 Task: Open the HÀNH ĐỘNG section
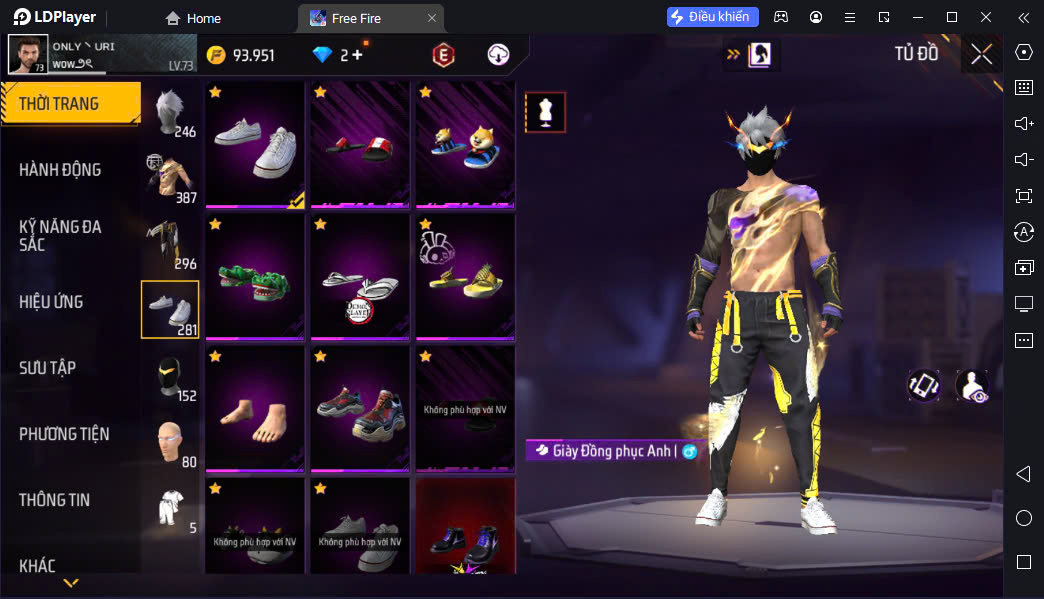60,170
